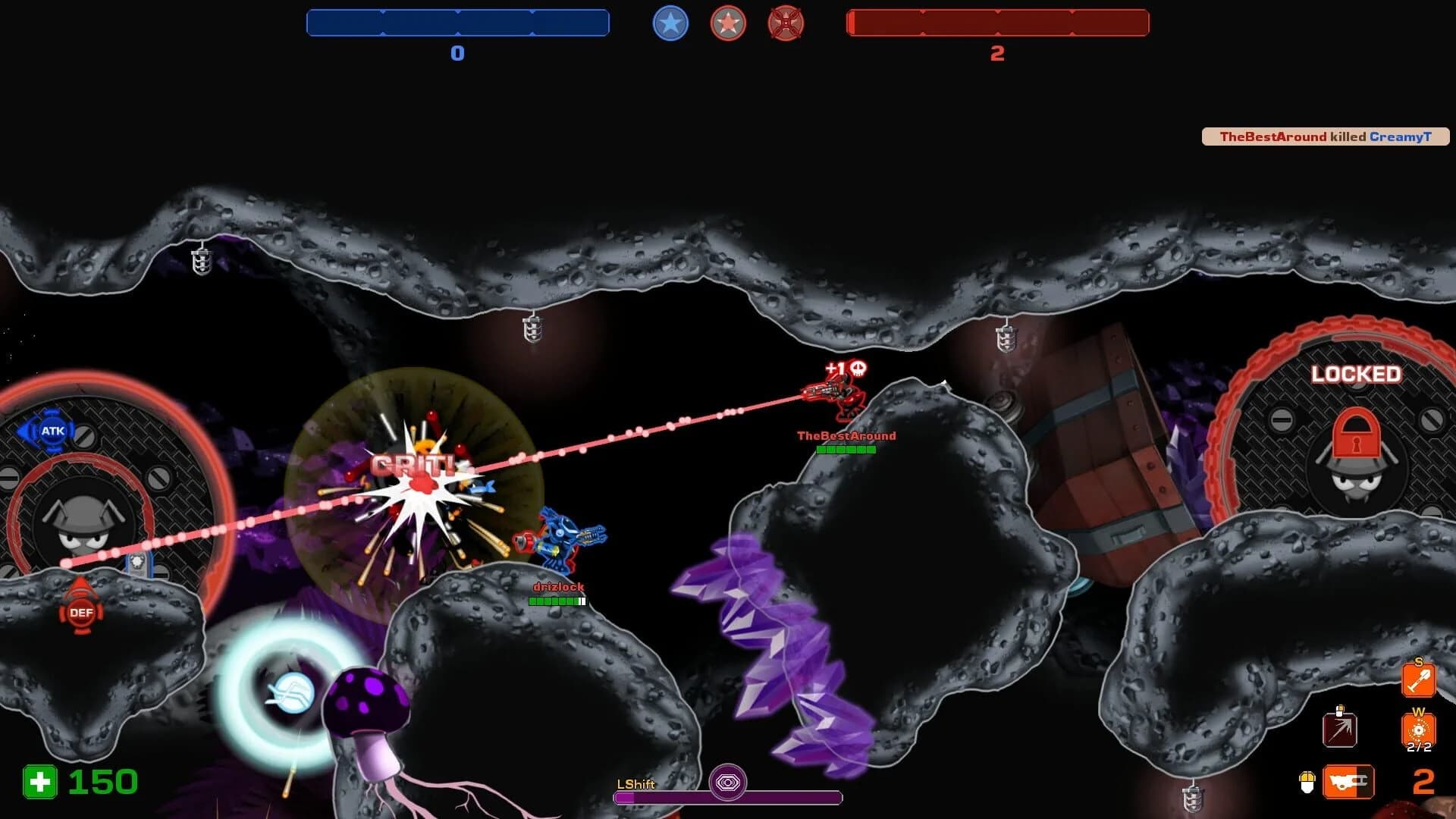Expand the blue team score bar
Screen dimensions: 1456x819
pyautogui.click(x=457, y=24)
